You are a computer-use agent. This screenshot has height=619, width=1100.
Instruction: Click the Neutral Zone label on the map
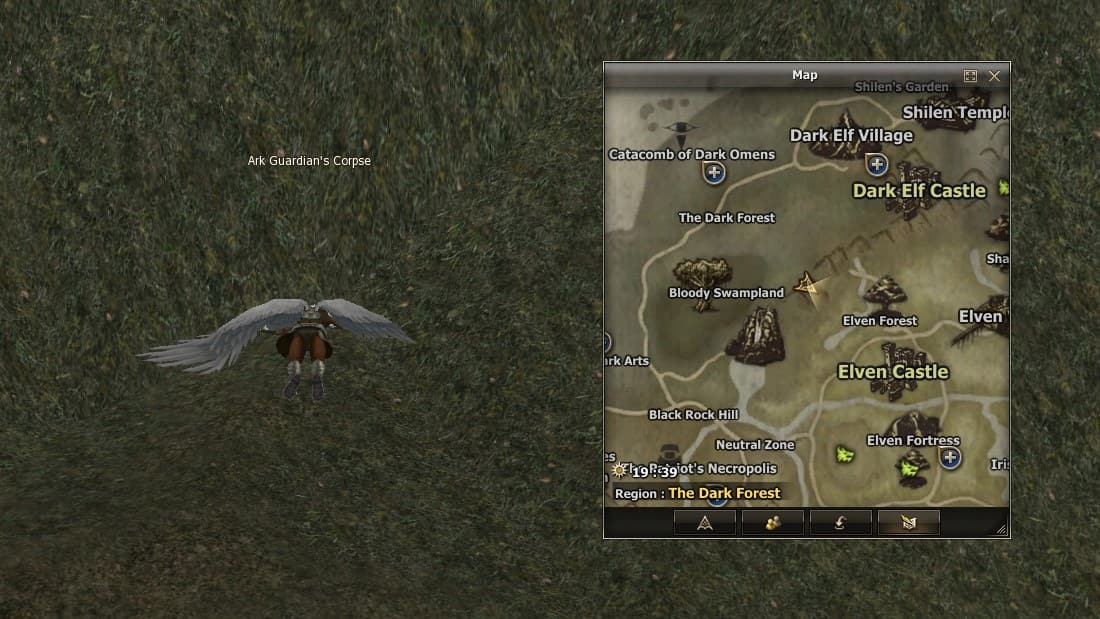tap(755, 445)
